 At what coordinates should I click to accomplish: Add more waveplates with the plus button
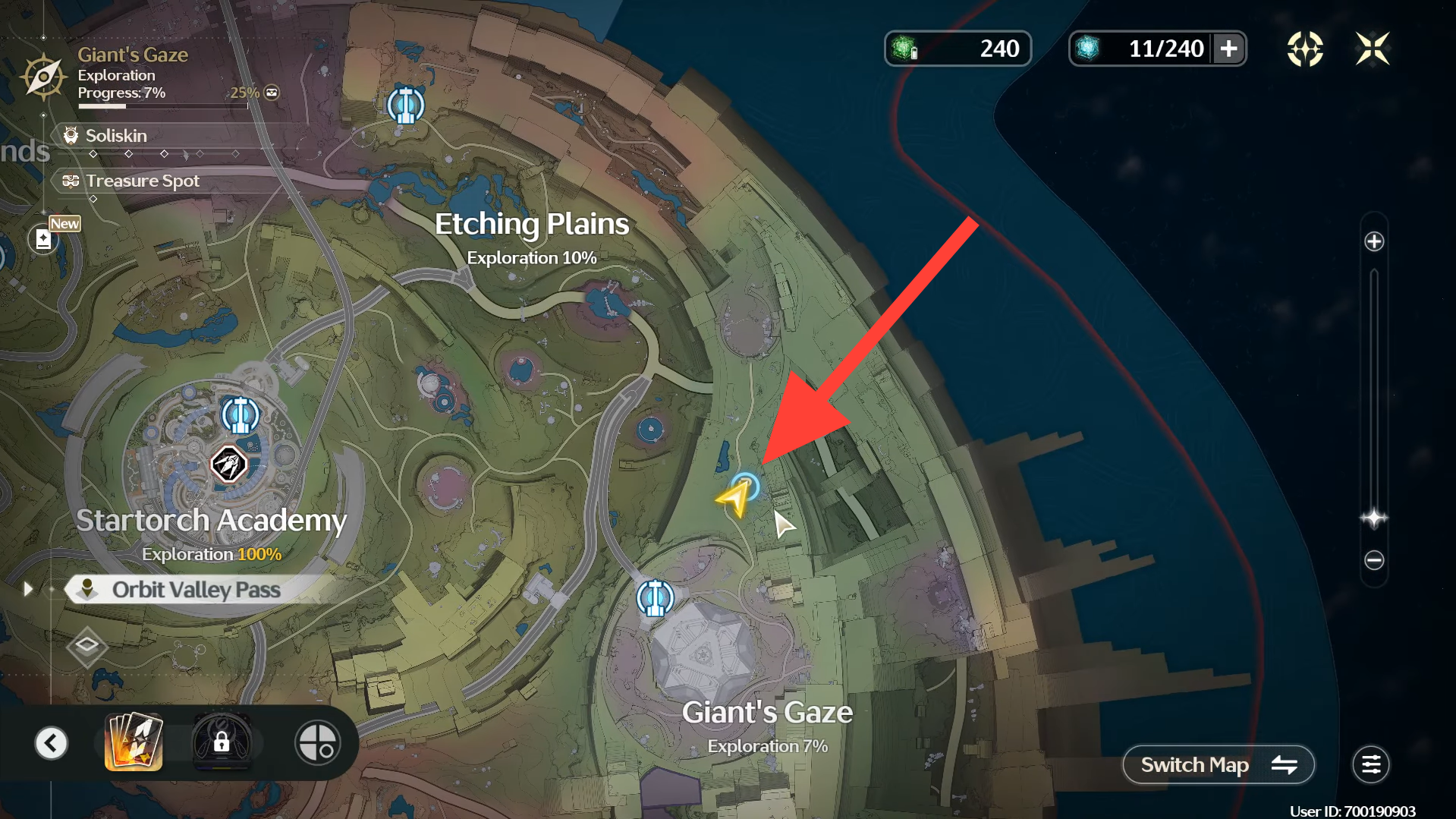click(x=1228, y=49)
